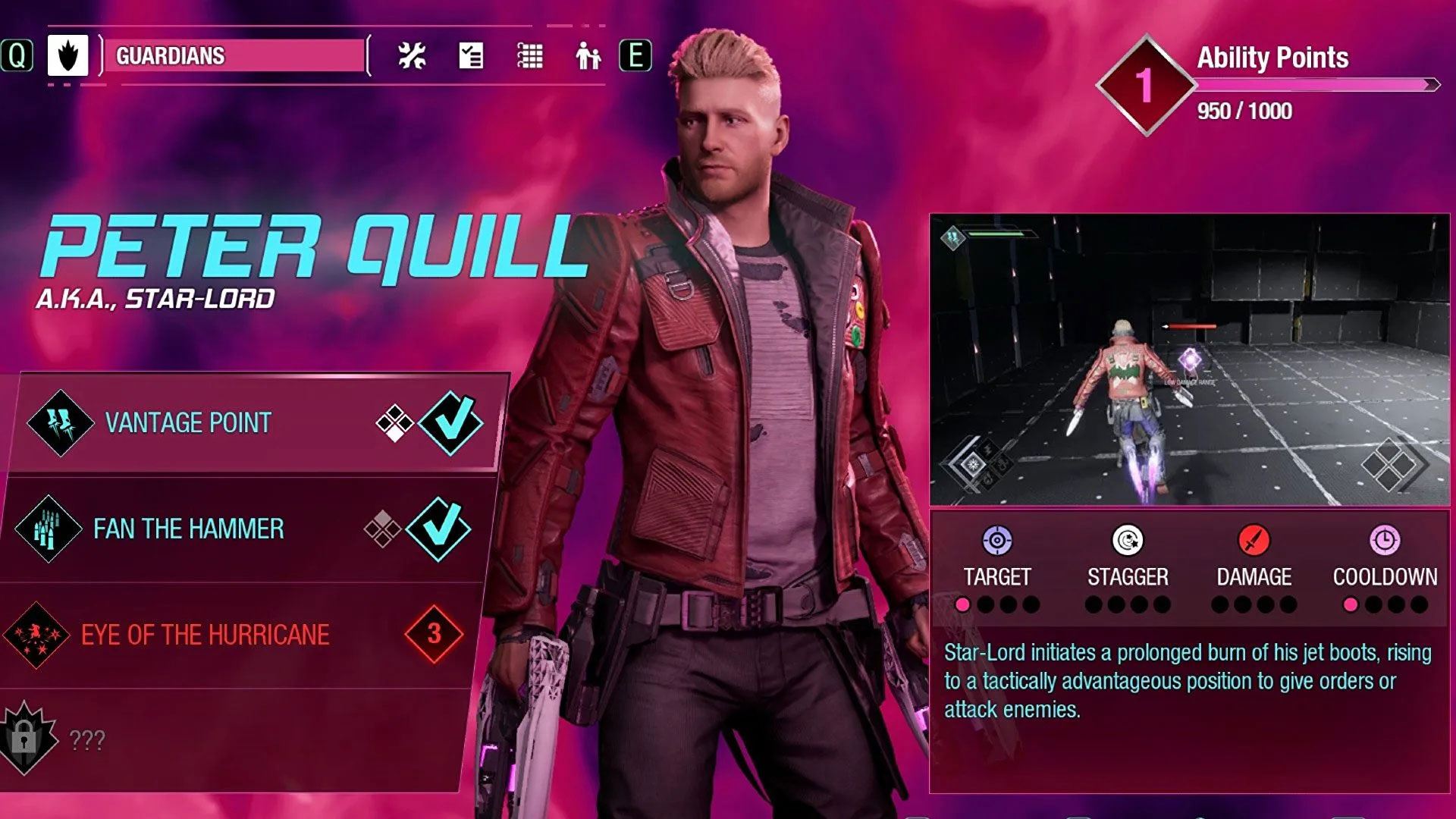The image size is (1456, 819).
Task: Click the Vantage Point preview video
Action: point(1189,360)
